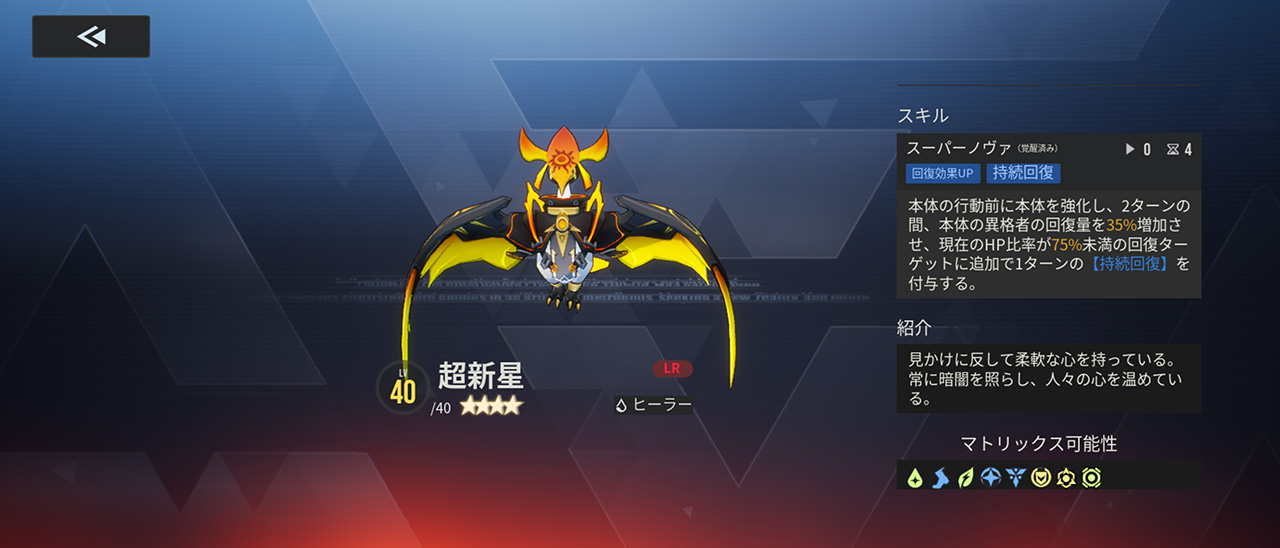Select the green water-drop matrix icon
Viewport: 1280px width, 548px height.
914,478
